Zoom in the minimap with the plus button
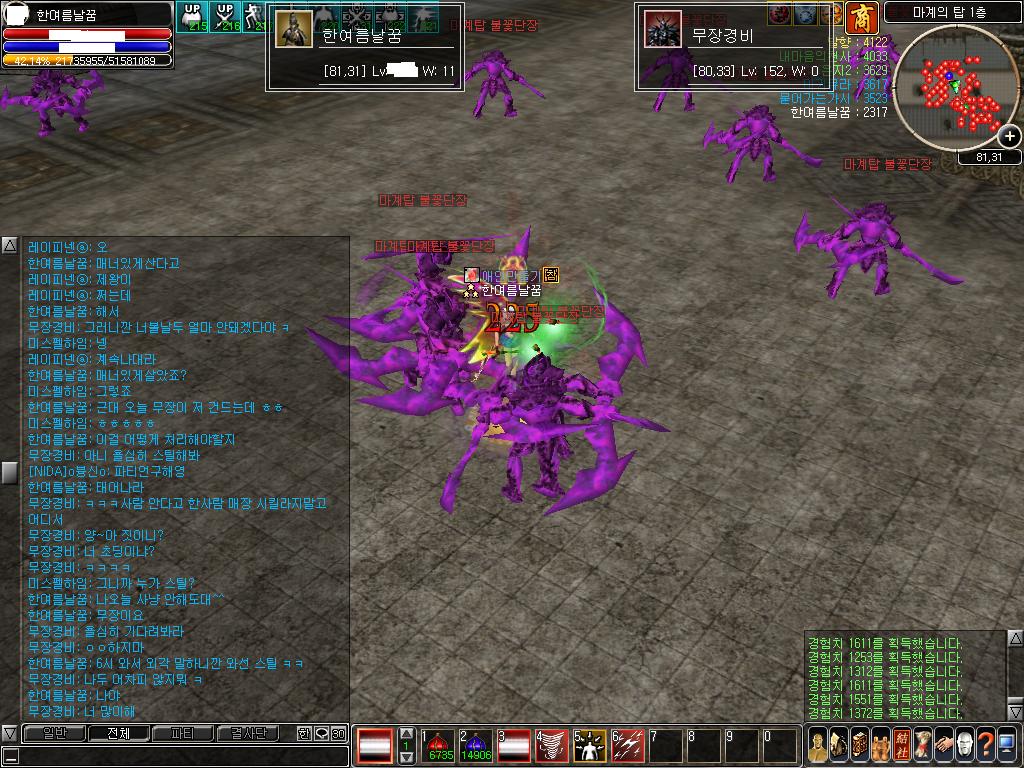This screenshot has width=1024, height=768. [1010, 137]
